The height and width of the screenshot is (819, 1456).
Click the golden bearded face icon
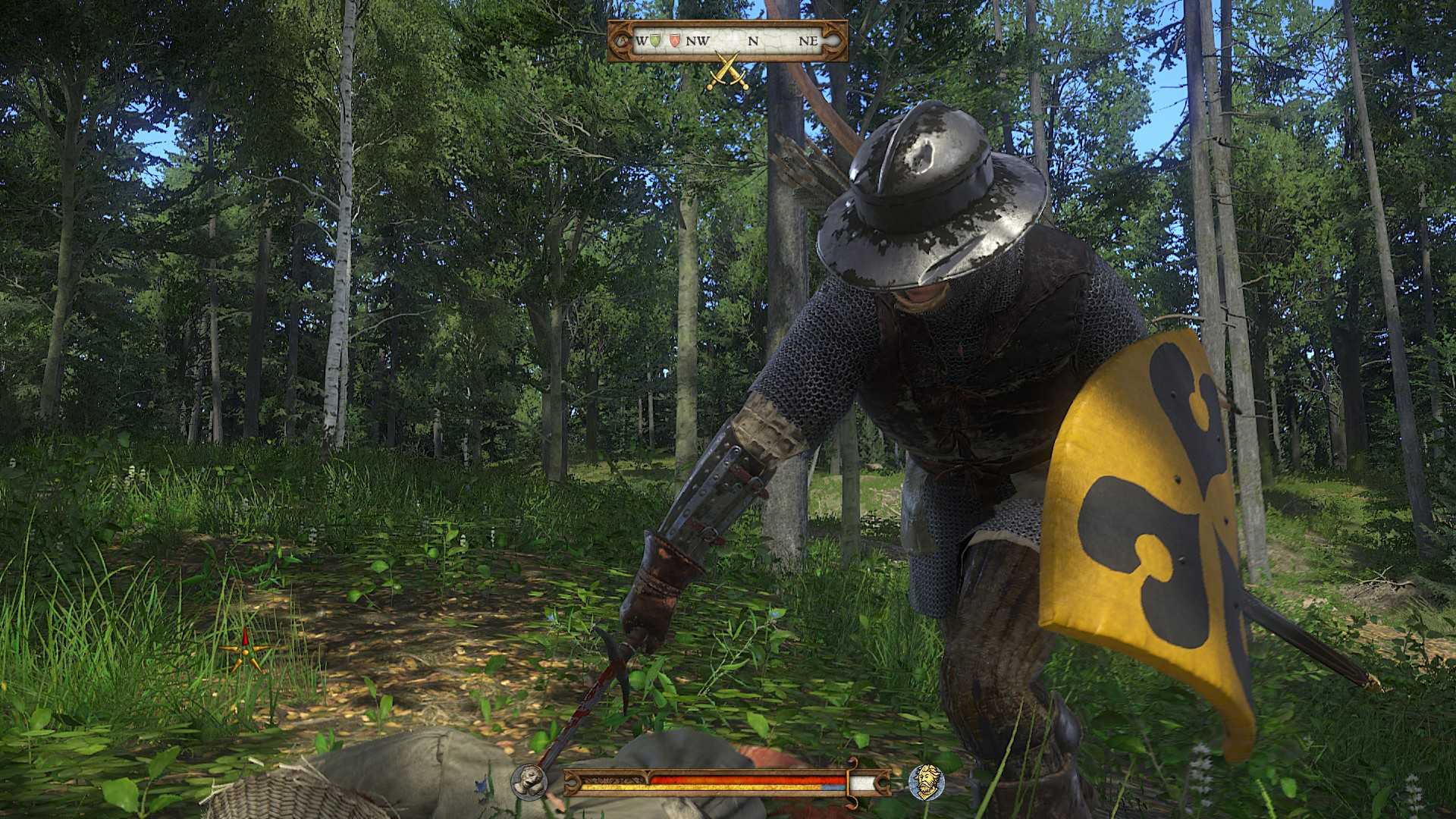coord(926,781)
